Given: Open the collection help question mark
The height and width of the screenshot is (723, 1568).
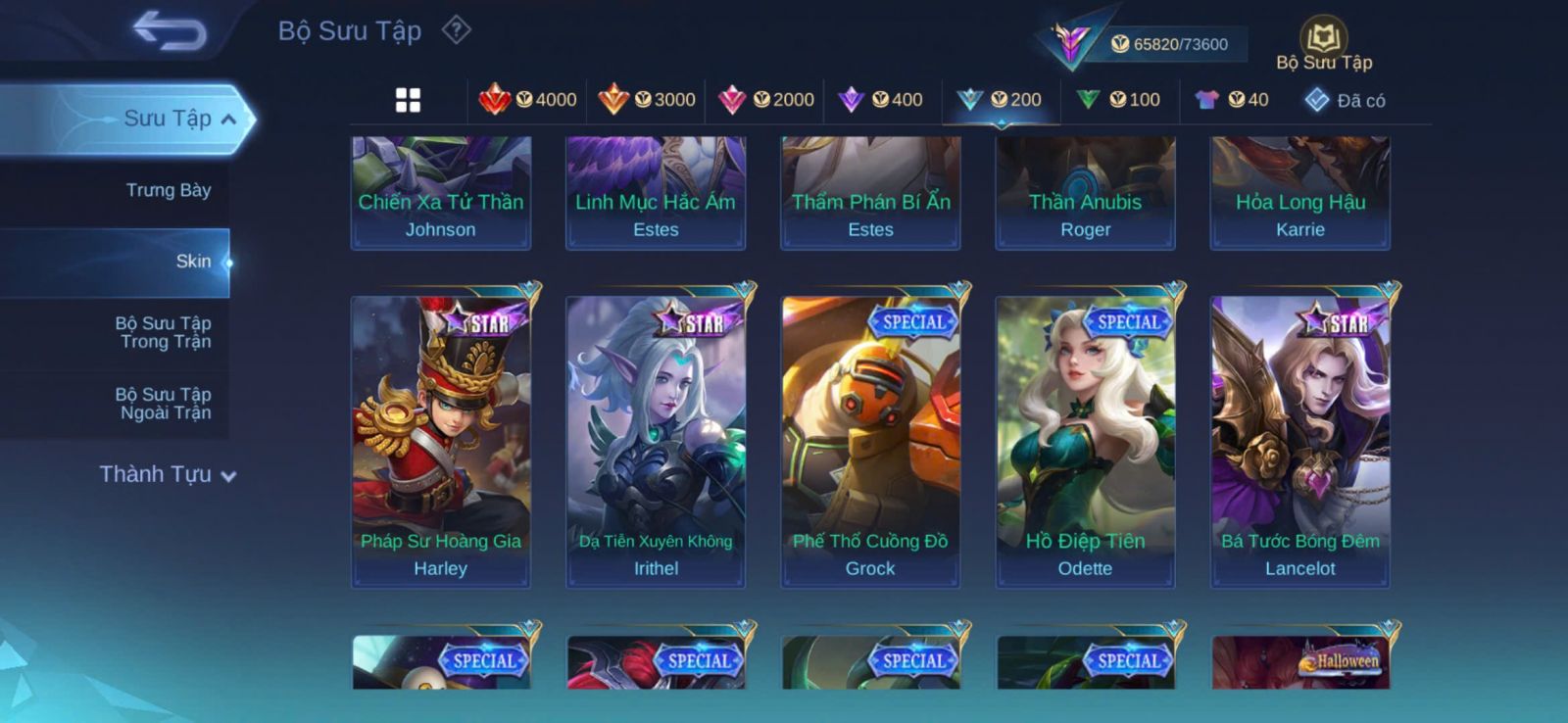Looking at the screenshot, I should (456, 30).
